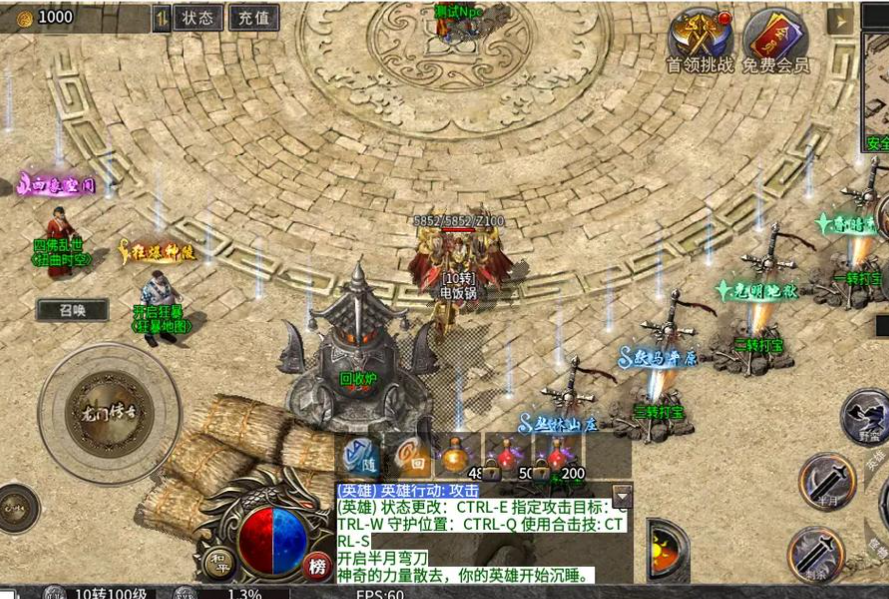Screen dimensions: 889x599
Task: Tap the 召唤 summon button
Action: (x=73, y=310)
